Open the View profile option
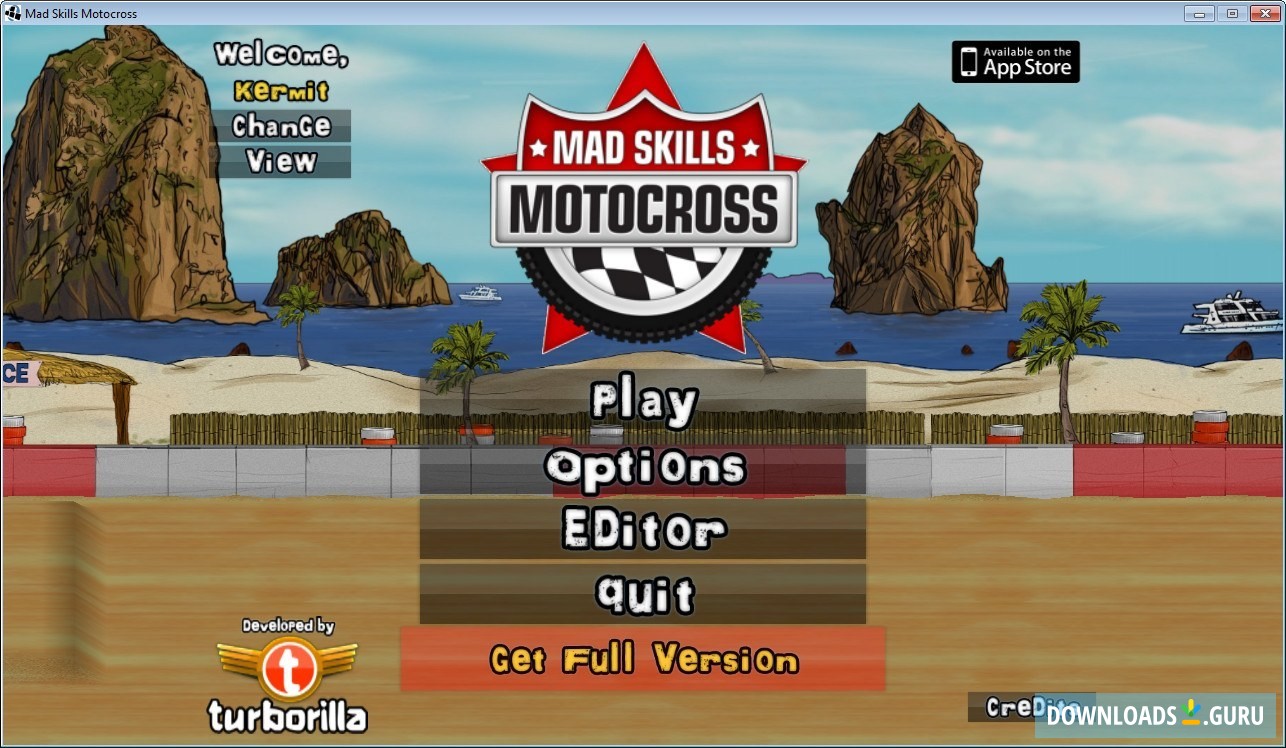 pyautogui.click(x=283, y=162)
